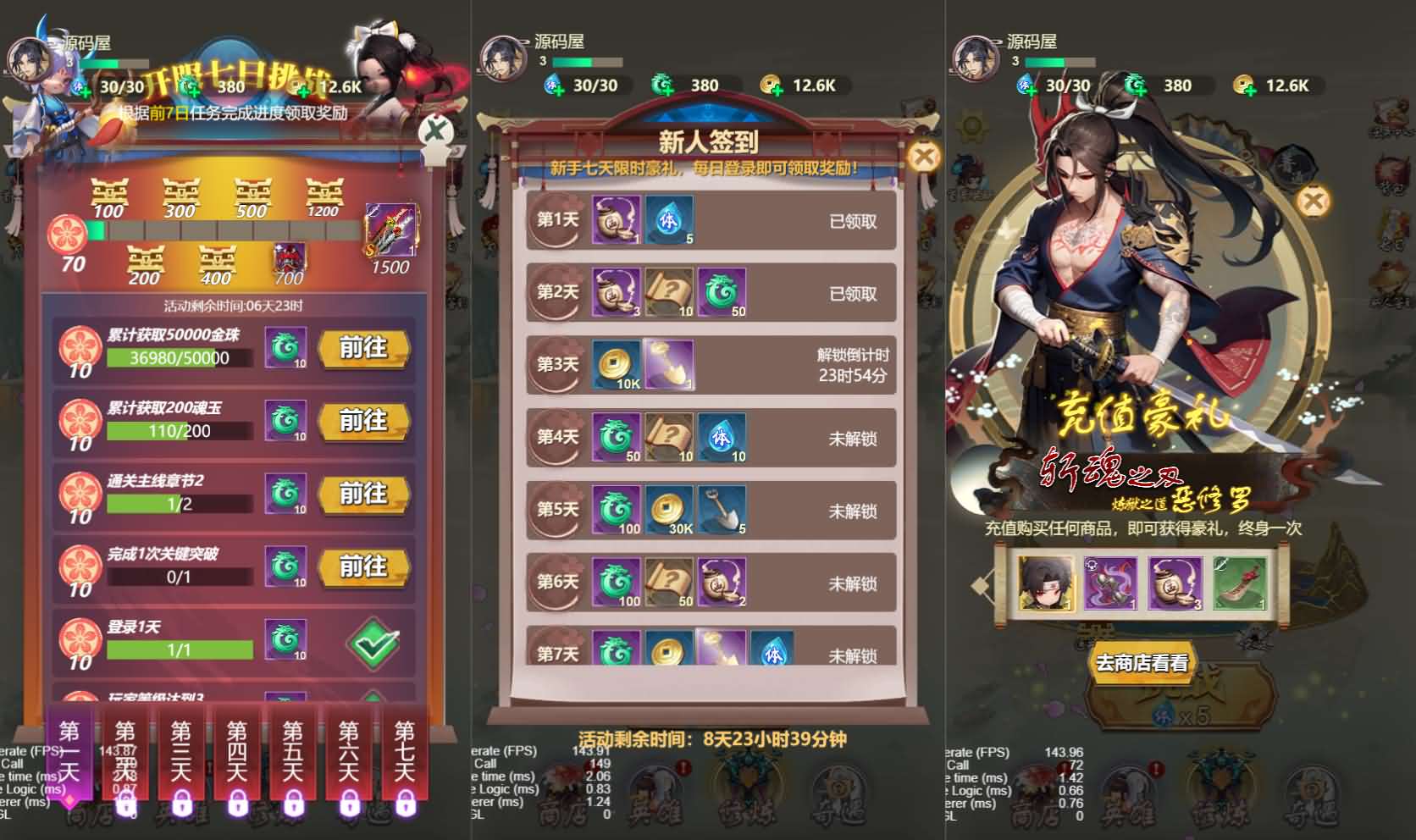The width and height of the screenshot is (1416, 840).
Task: Click the green checkmark on the 登录1天 task
Action: click(373, 644)
